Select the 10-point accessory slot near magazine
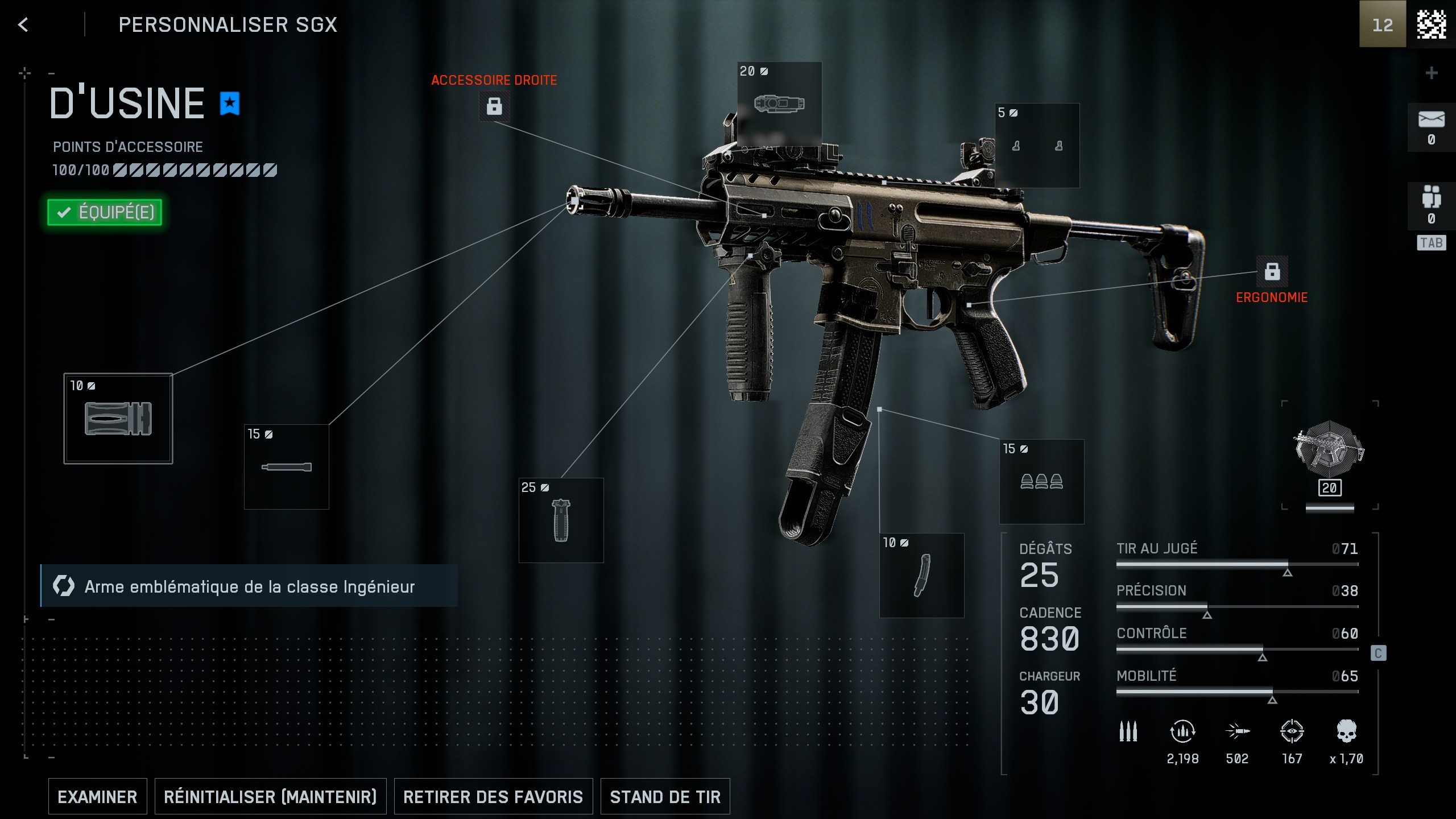The image size is (1456, 819). click(921, 576)
